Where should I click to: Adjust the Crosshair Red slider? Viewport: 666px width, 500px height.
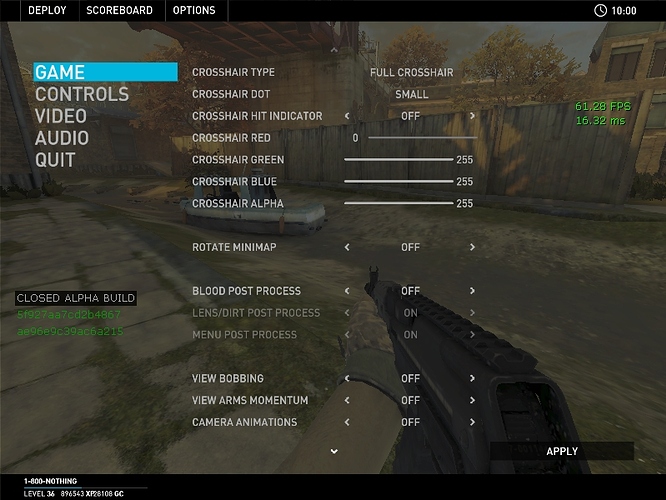coord(420,138)
